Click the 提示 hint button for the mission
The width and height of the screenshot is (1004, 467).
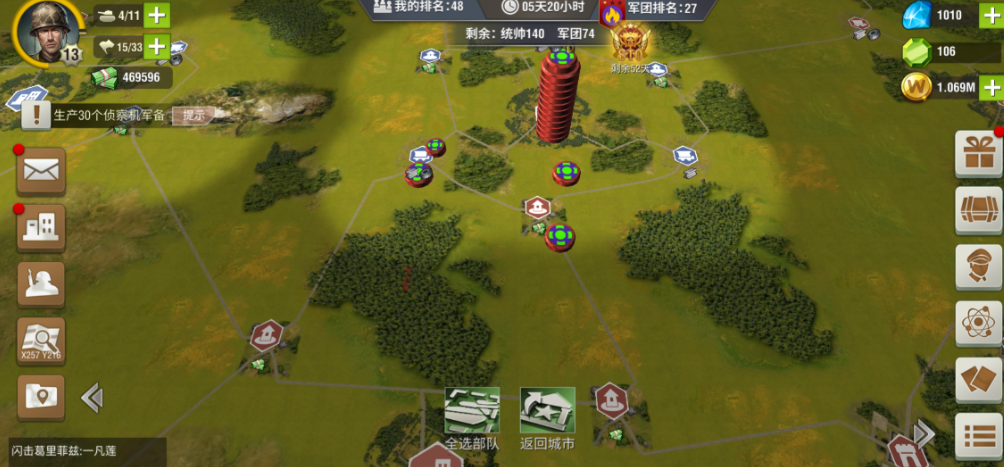tap(193, 115)
